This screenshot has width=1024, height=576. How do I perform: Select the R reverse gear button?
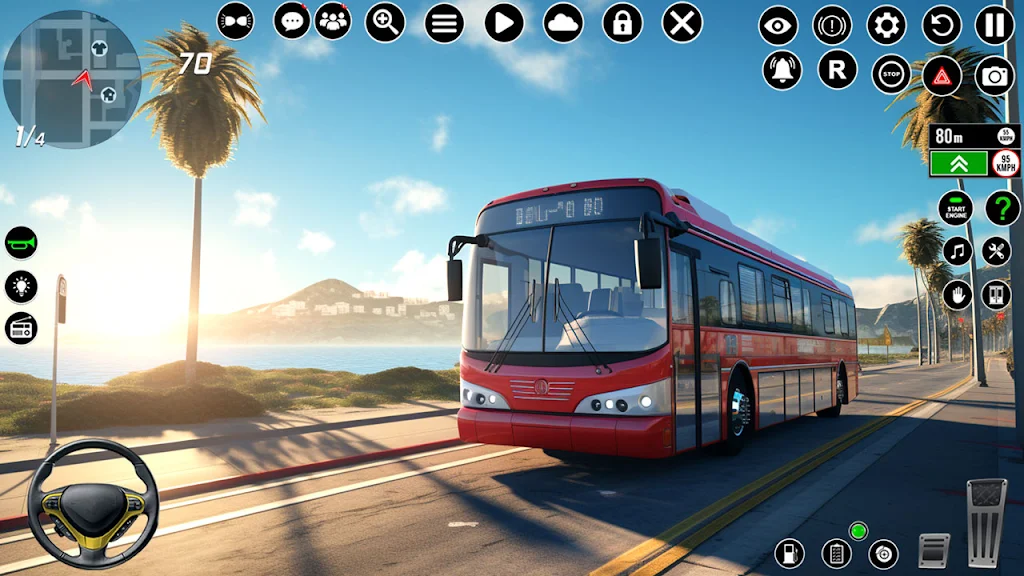[x=837, y=70]
